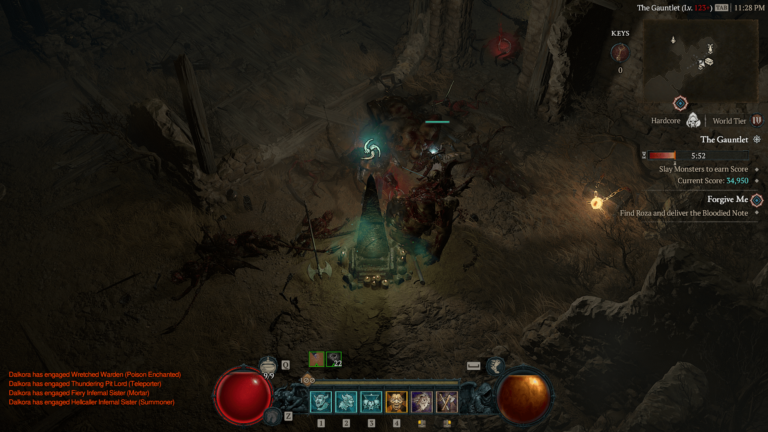Inspect the green-bordered buff with count 22
This screenshot has width=768, height=432.
[334, 359]
